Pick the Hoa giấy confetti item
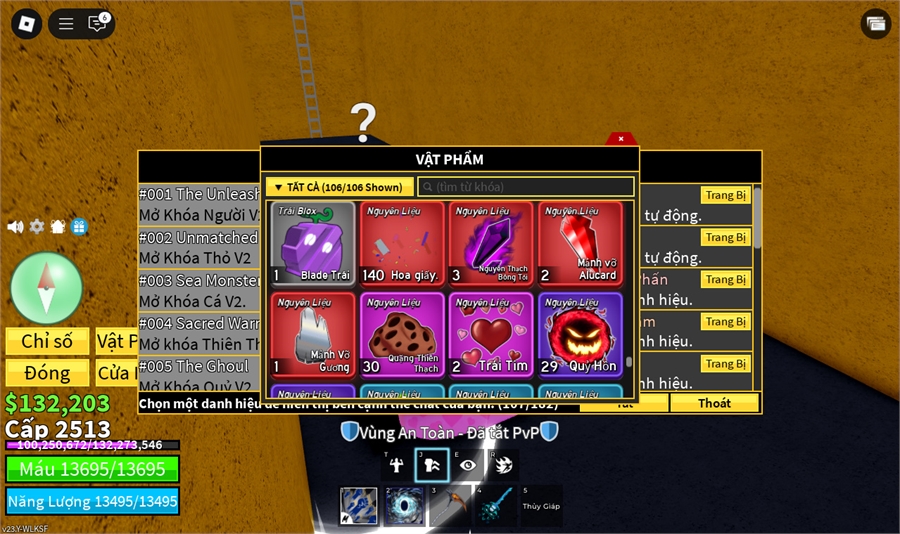Viewport: 900px width, 534px height. (402, 243)
